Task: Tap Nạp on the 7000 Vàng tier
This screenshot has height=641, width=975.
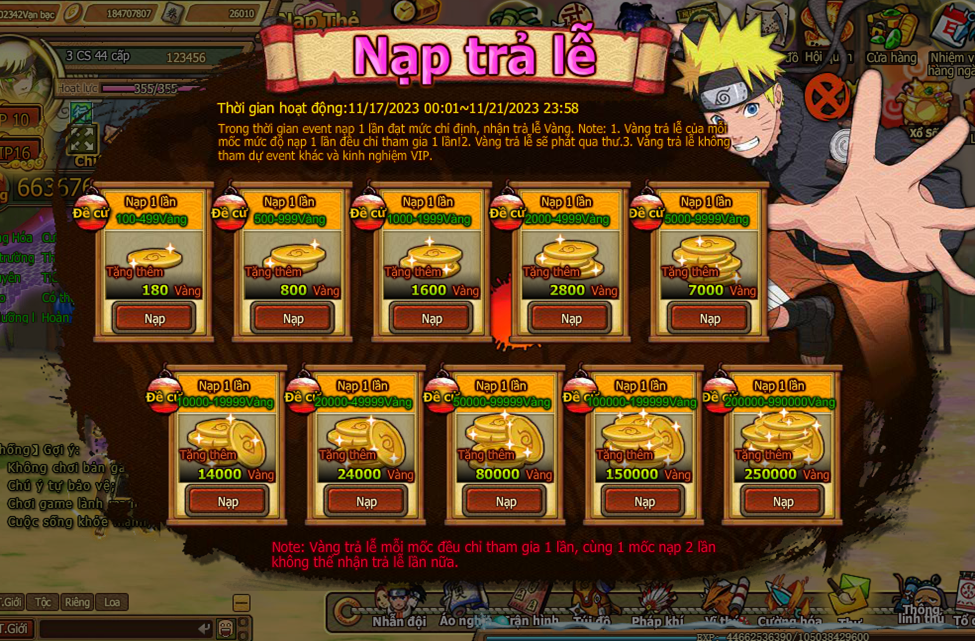Action: click(x=710, y=318)
